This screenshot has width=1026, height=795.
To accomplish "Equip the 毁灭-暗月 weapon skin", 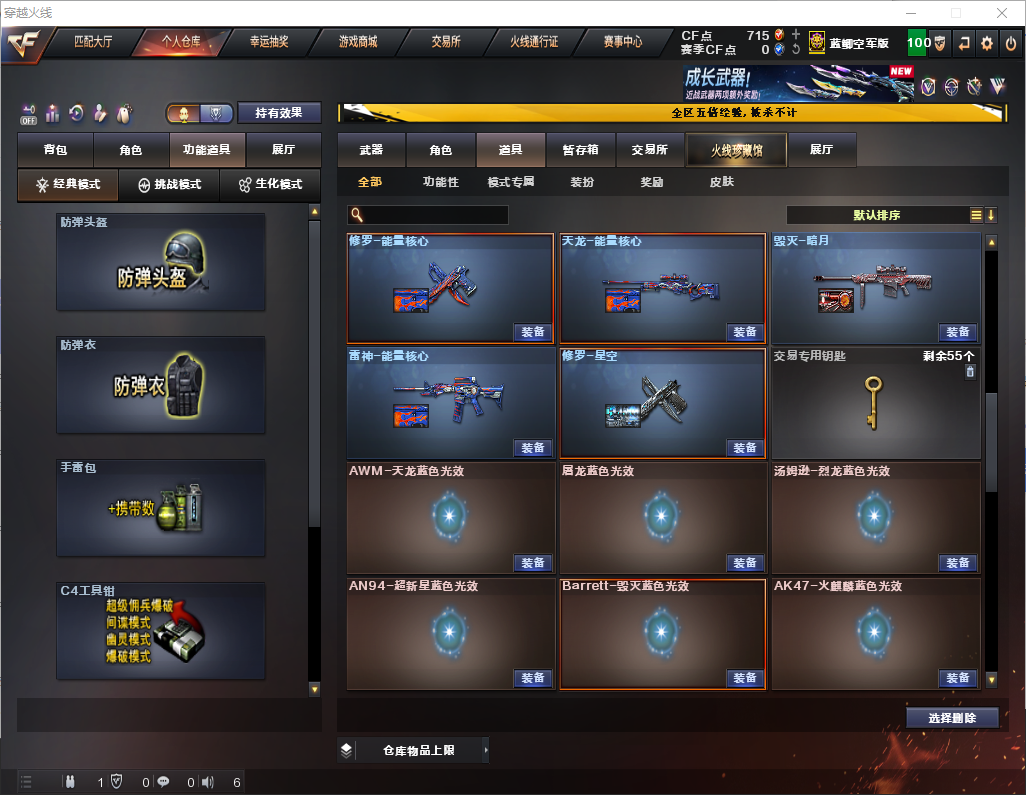I will 957,332.
